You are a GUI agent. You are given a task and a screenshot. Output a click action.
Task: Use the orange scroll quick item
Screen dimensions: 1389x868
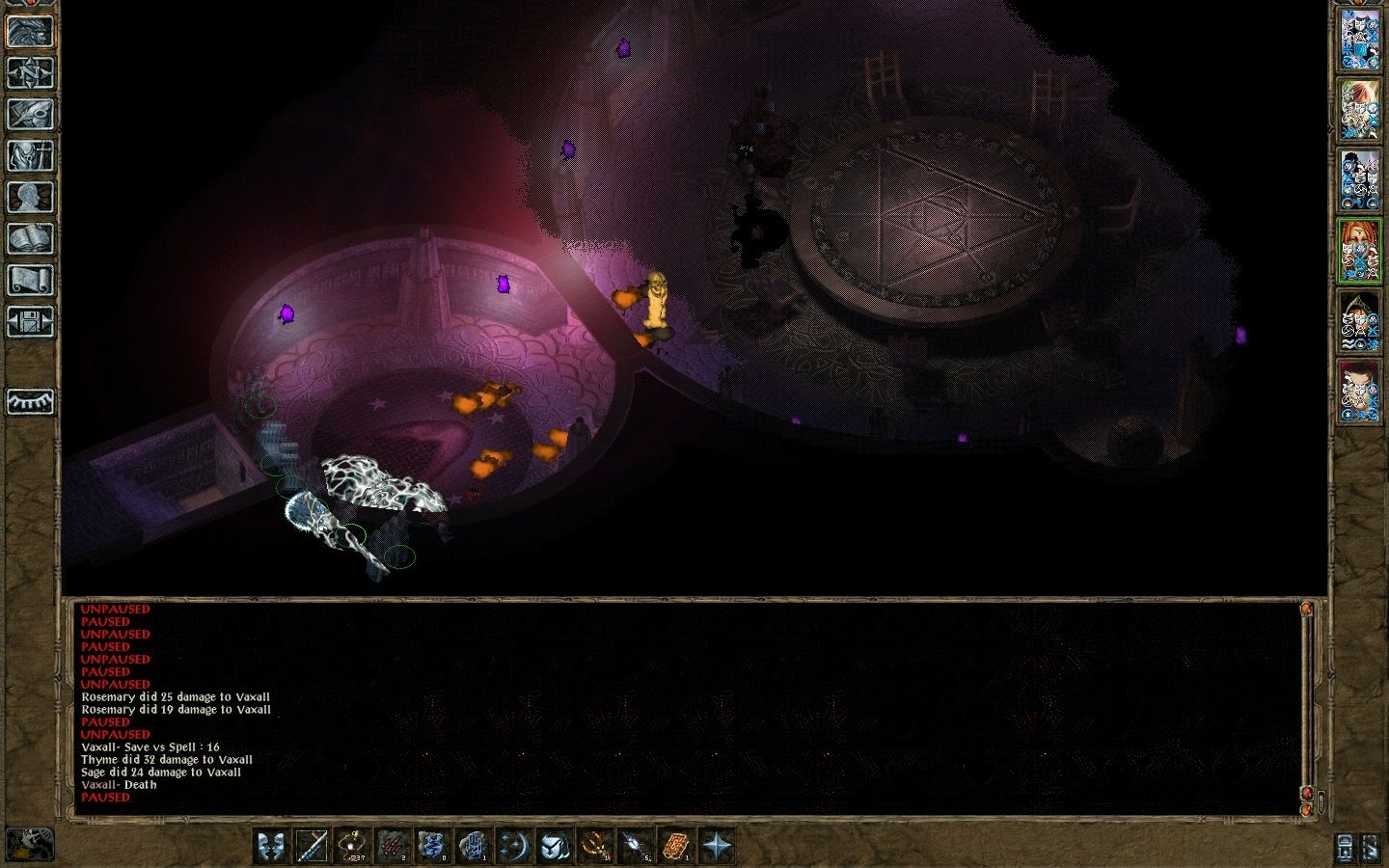click(676, 846)
